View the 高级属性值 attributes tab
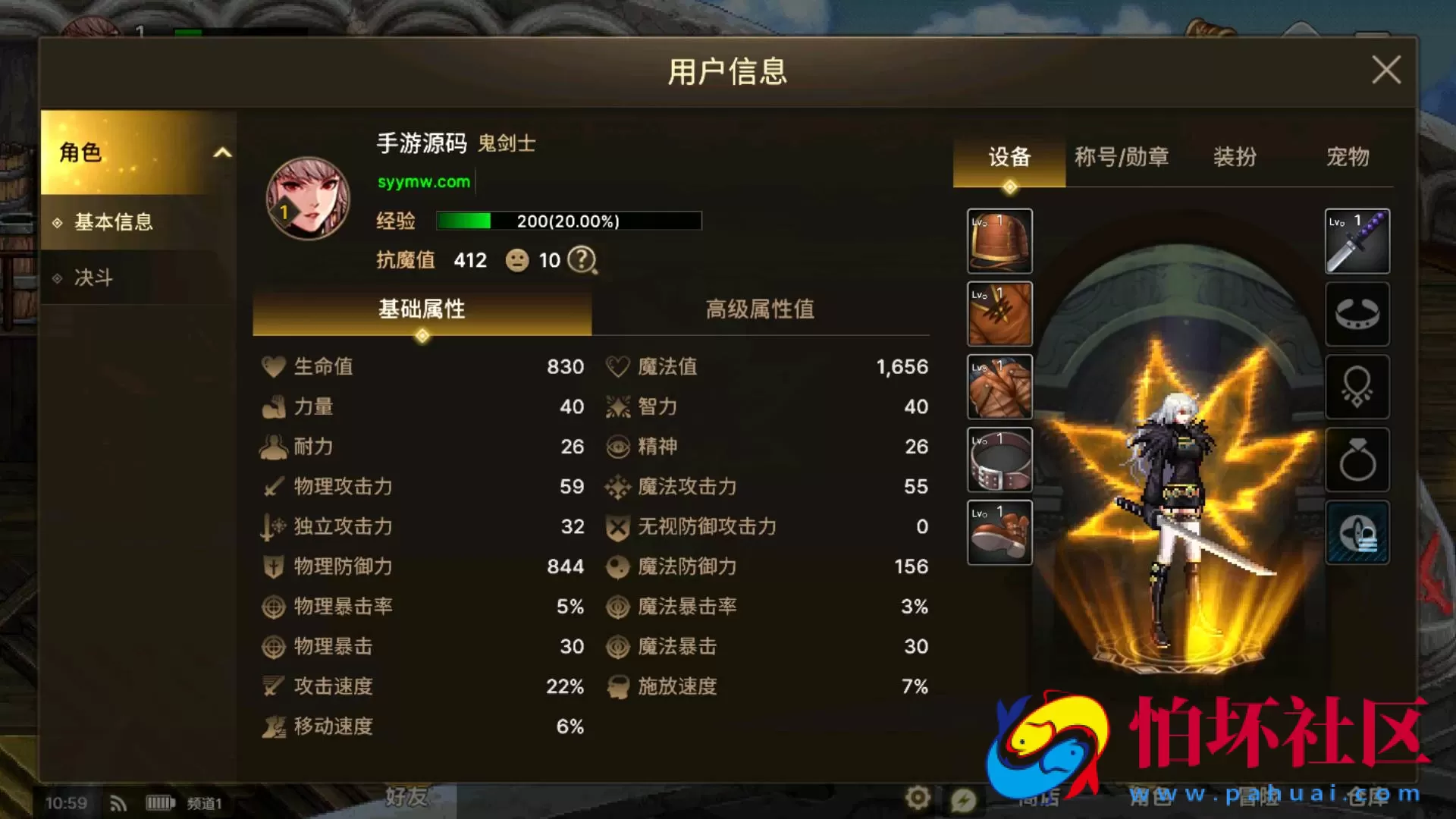The height and width of the screenshot is (819, 1456). (761, 309)
